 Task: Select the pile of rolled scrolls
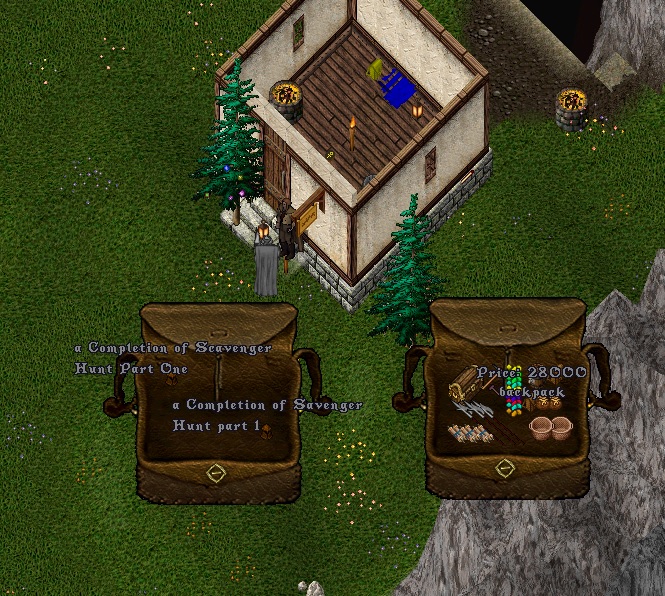click(468, 434)
